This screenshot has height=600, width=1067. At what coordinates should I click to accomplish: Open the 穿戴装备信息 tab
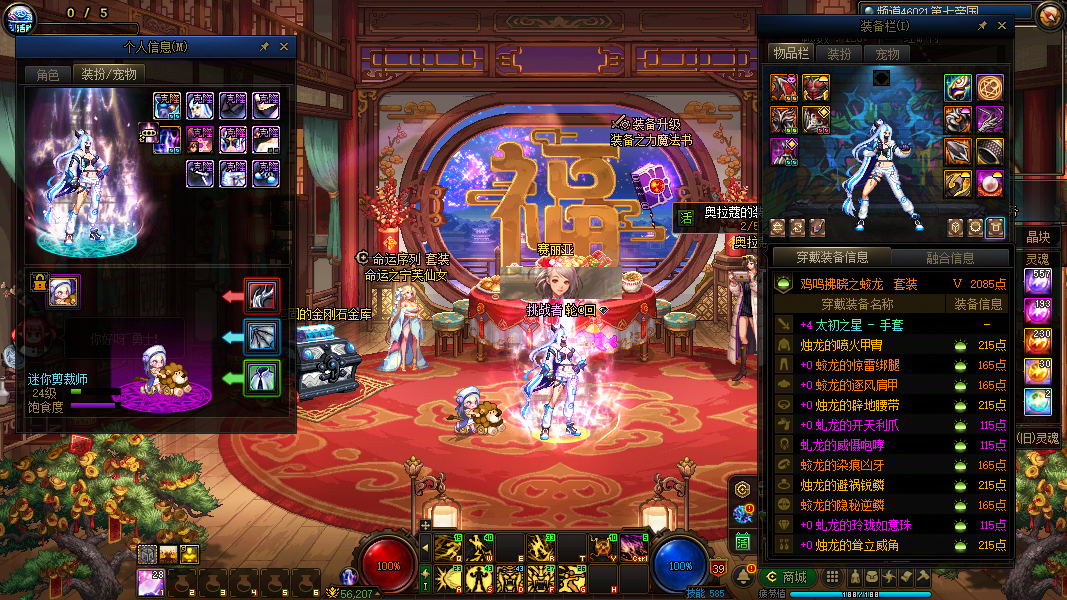click(x=831, y=258)
